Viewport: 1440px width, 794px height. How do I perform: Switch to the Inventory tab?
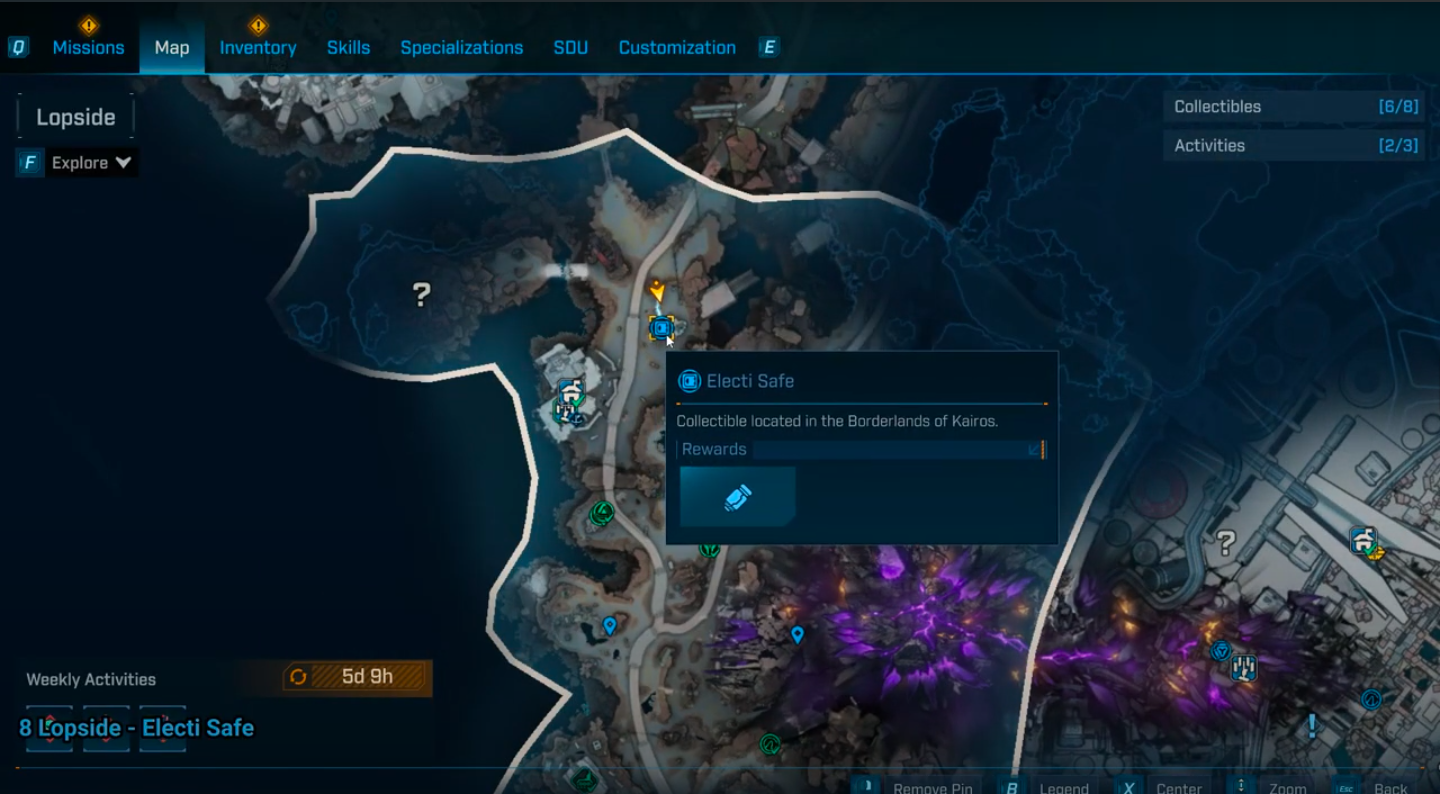pyautogui.click(x=258, y=47)
